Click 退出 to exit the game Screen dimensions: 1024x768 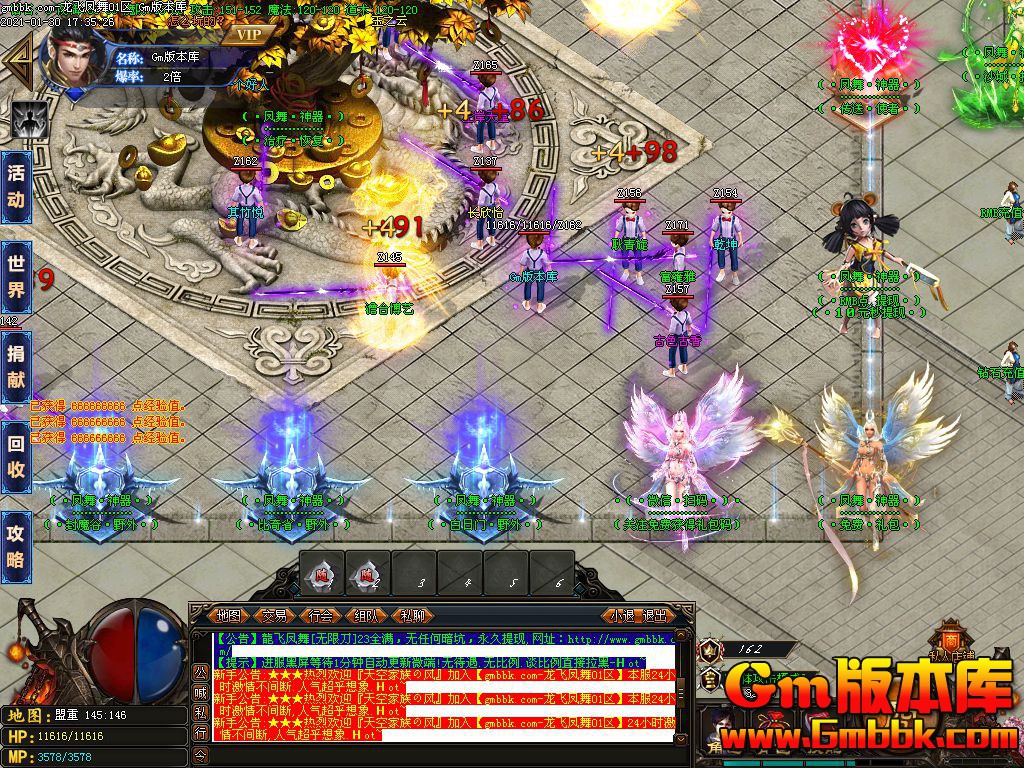coord(654,615)
